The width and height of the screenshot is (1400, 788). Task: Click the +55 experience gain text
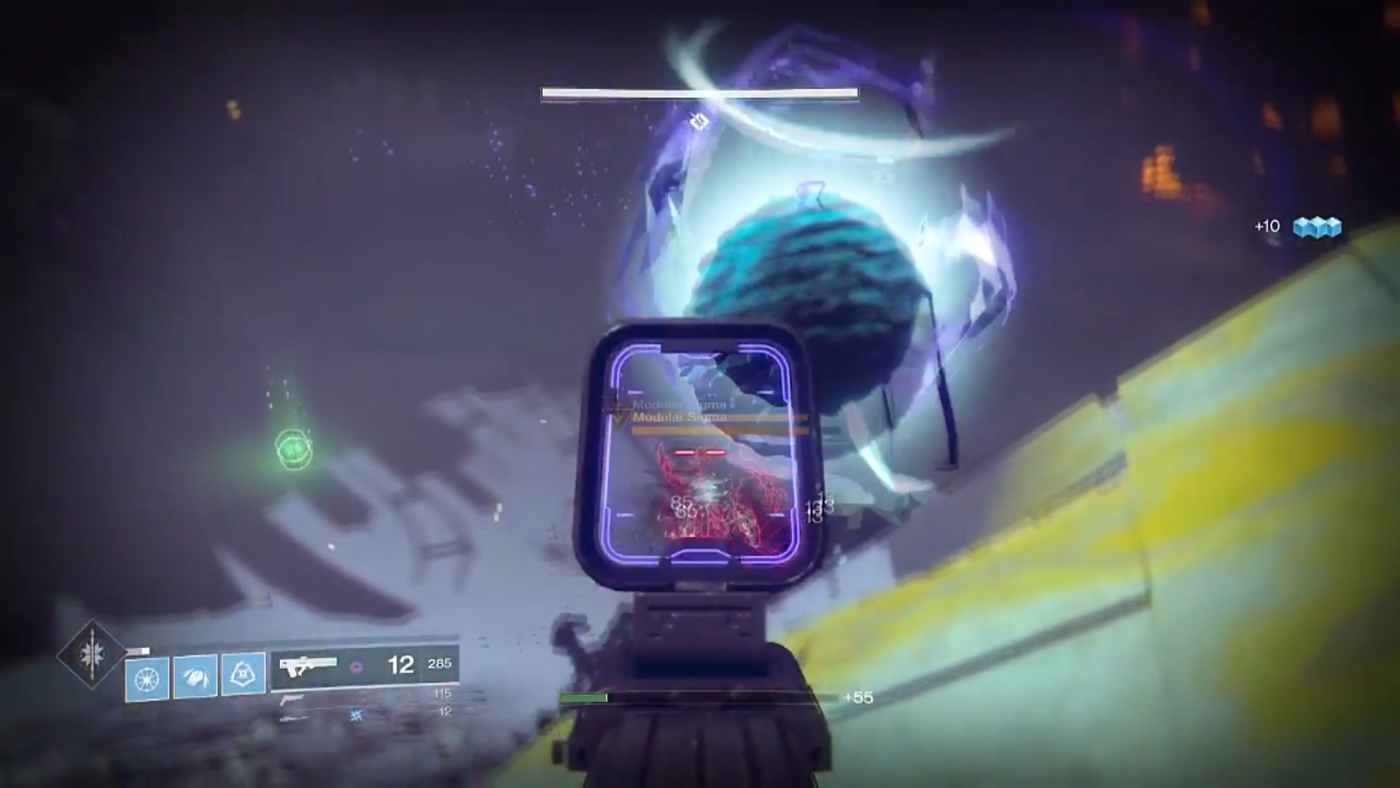(860, 697)
